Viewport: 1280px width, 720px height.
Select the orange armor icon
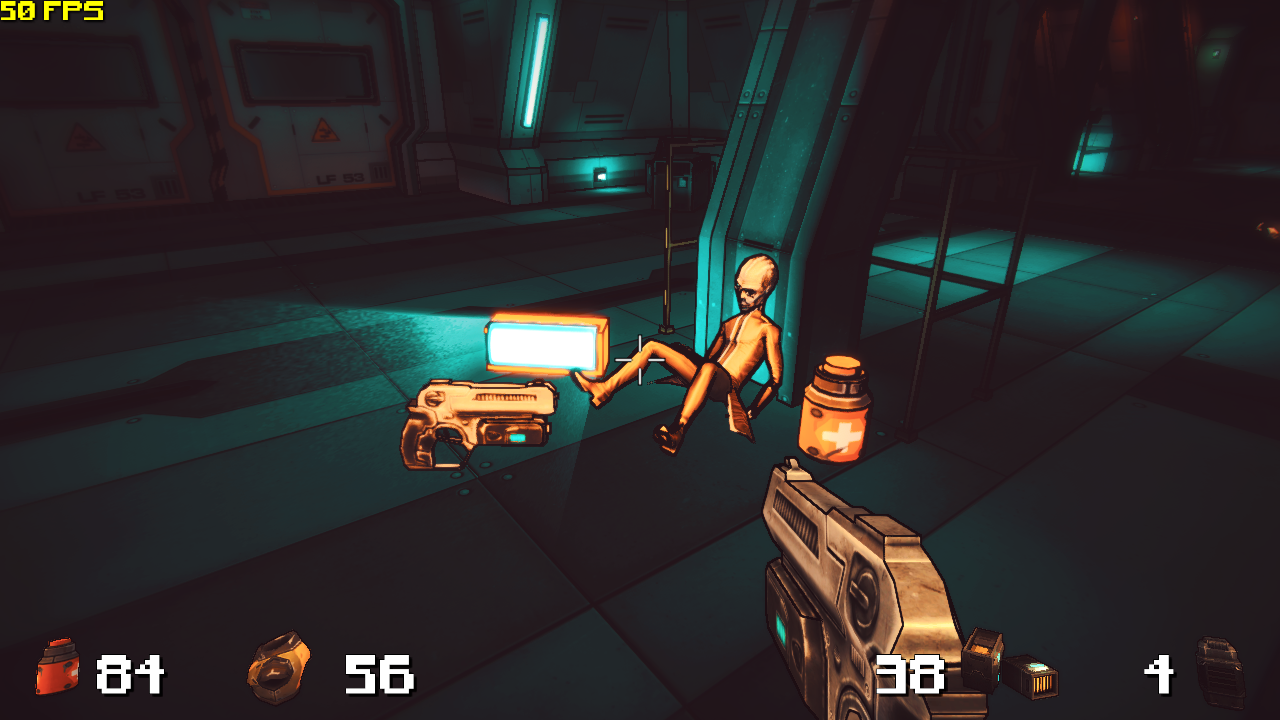tap(279, 668)
